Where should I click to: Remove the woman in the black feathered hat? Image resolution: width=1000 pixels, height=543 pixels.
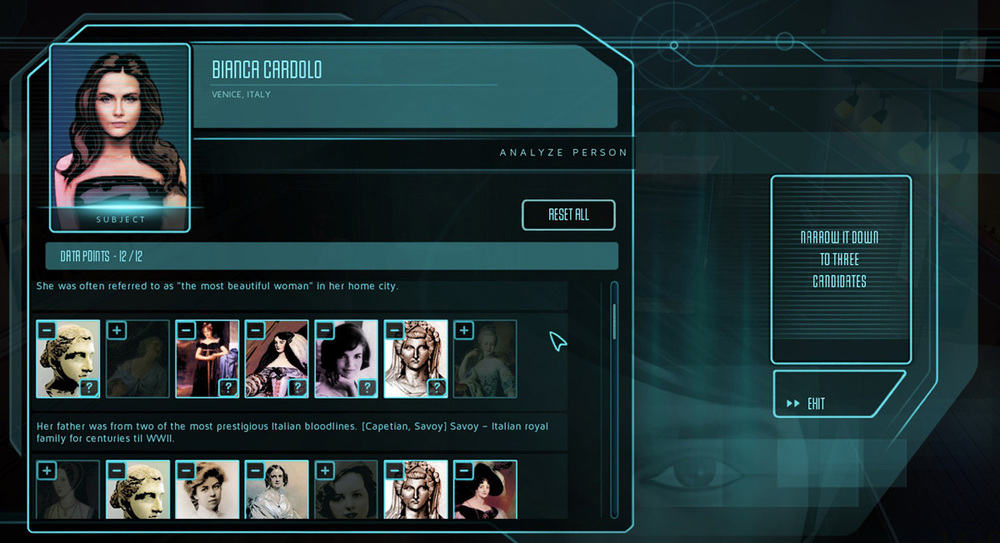tap(464, 470)
